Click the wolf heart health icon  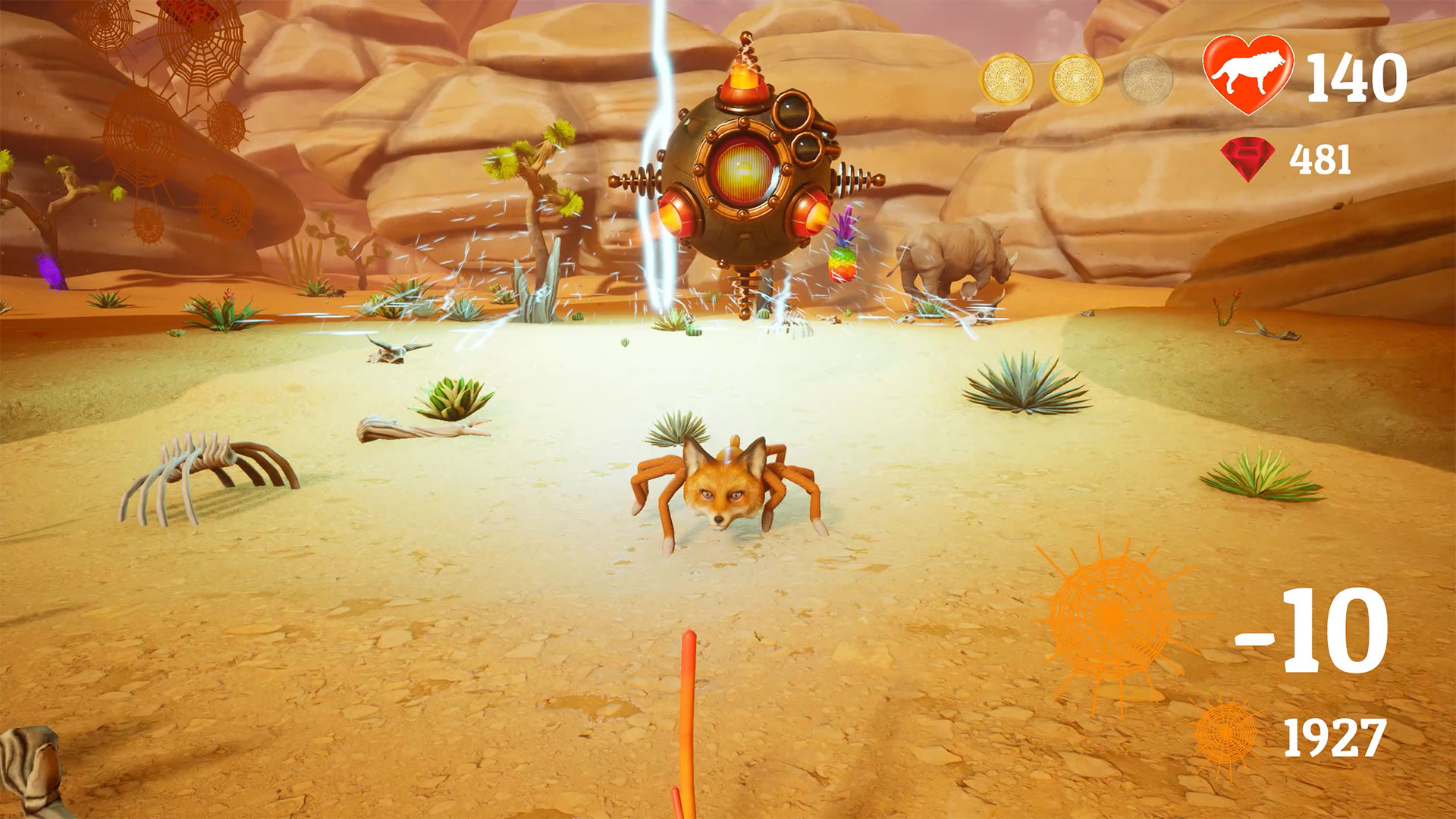click(1247, 74)
